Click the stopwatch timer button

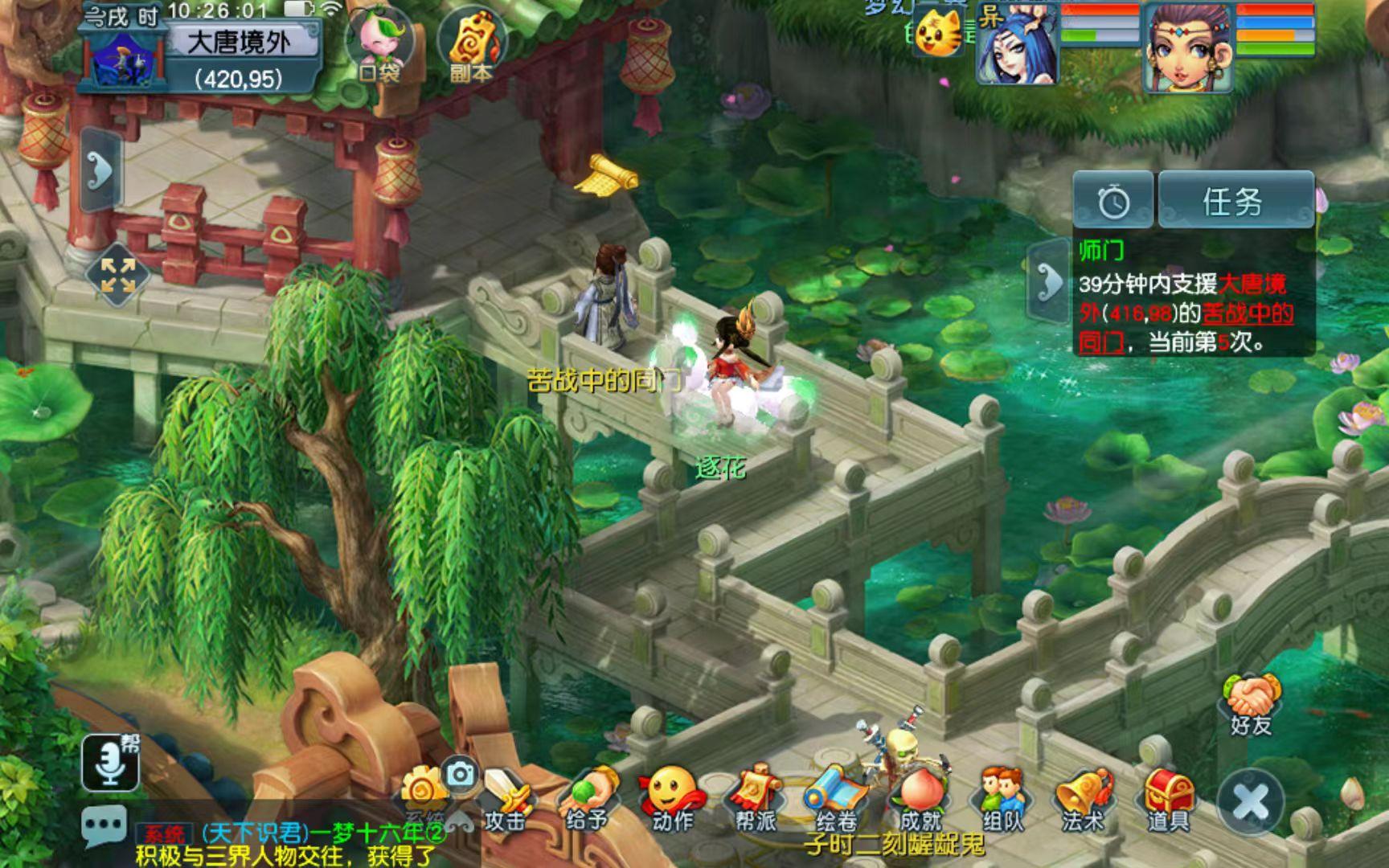click(1113, 201)
